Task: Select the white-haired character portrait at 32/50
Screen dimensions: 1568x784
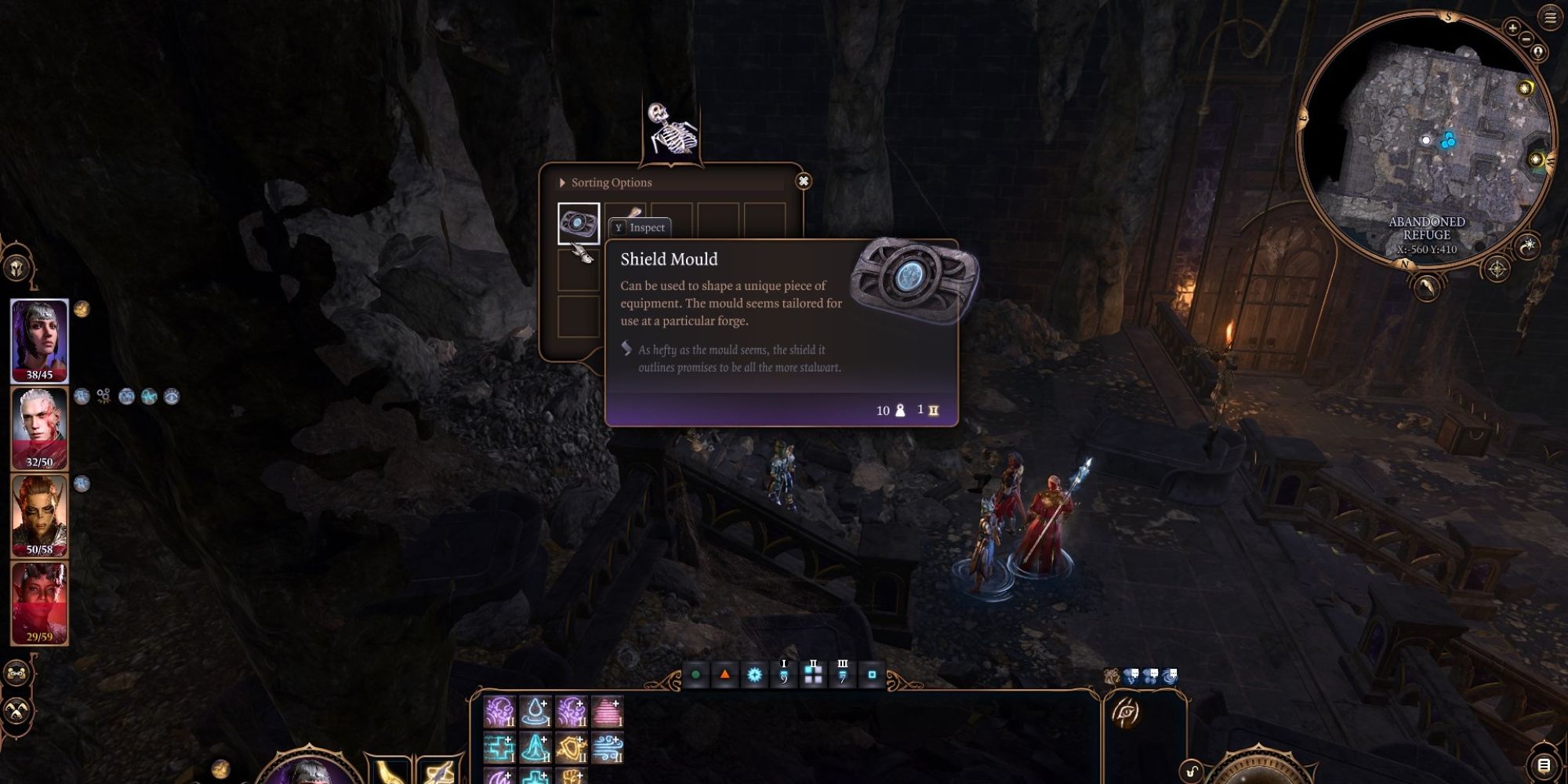Action: click(x=39, y=428)
